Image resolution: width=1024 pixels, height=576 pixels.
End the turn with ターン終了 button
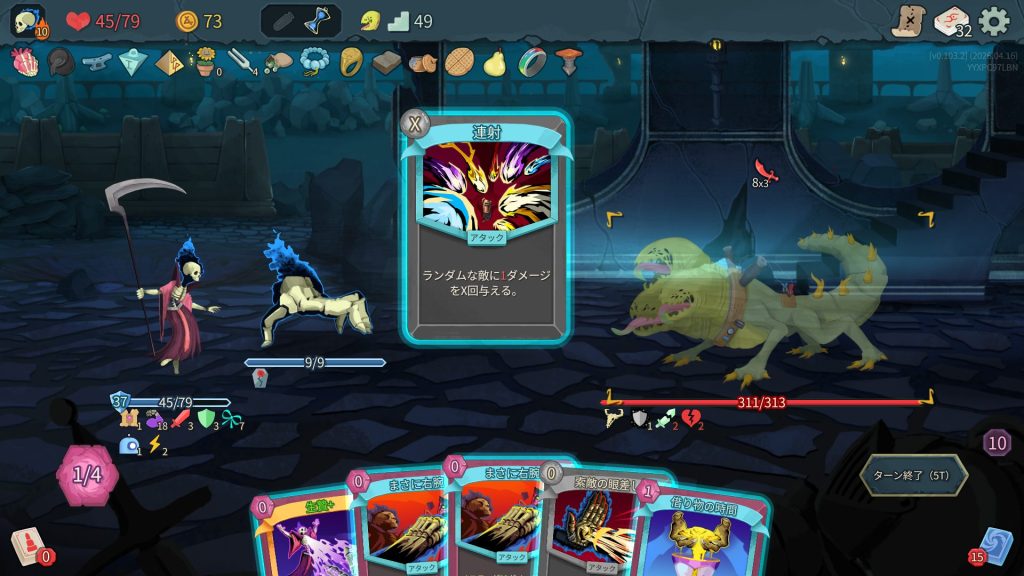point(913,475)
